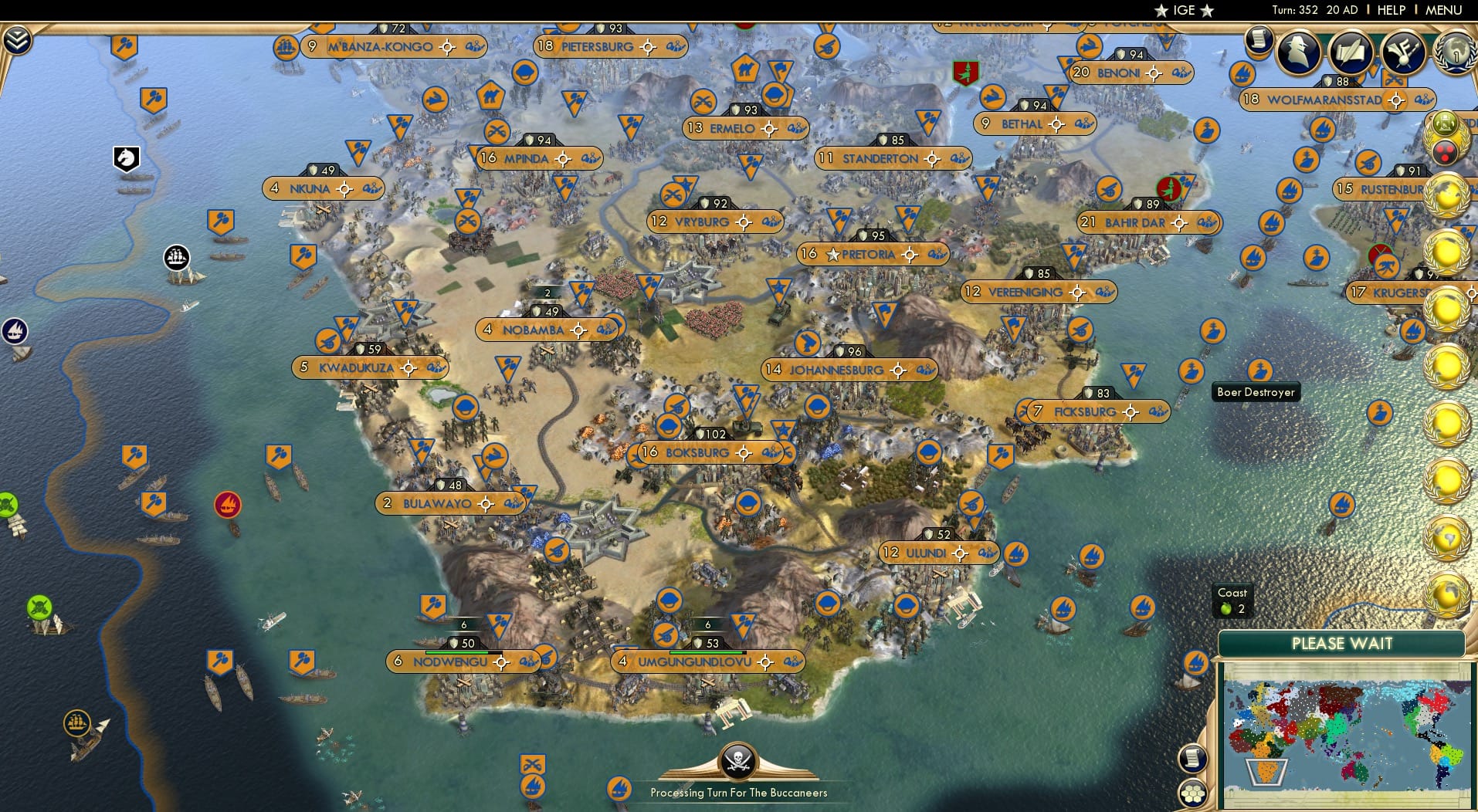
Task: Click the hex-grid icon in bottom-right corner
Action: click(x=1194, y=793)
